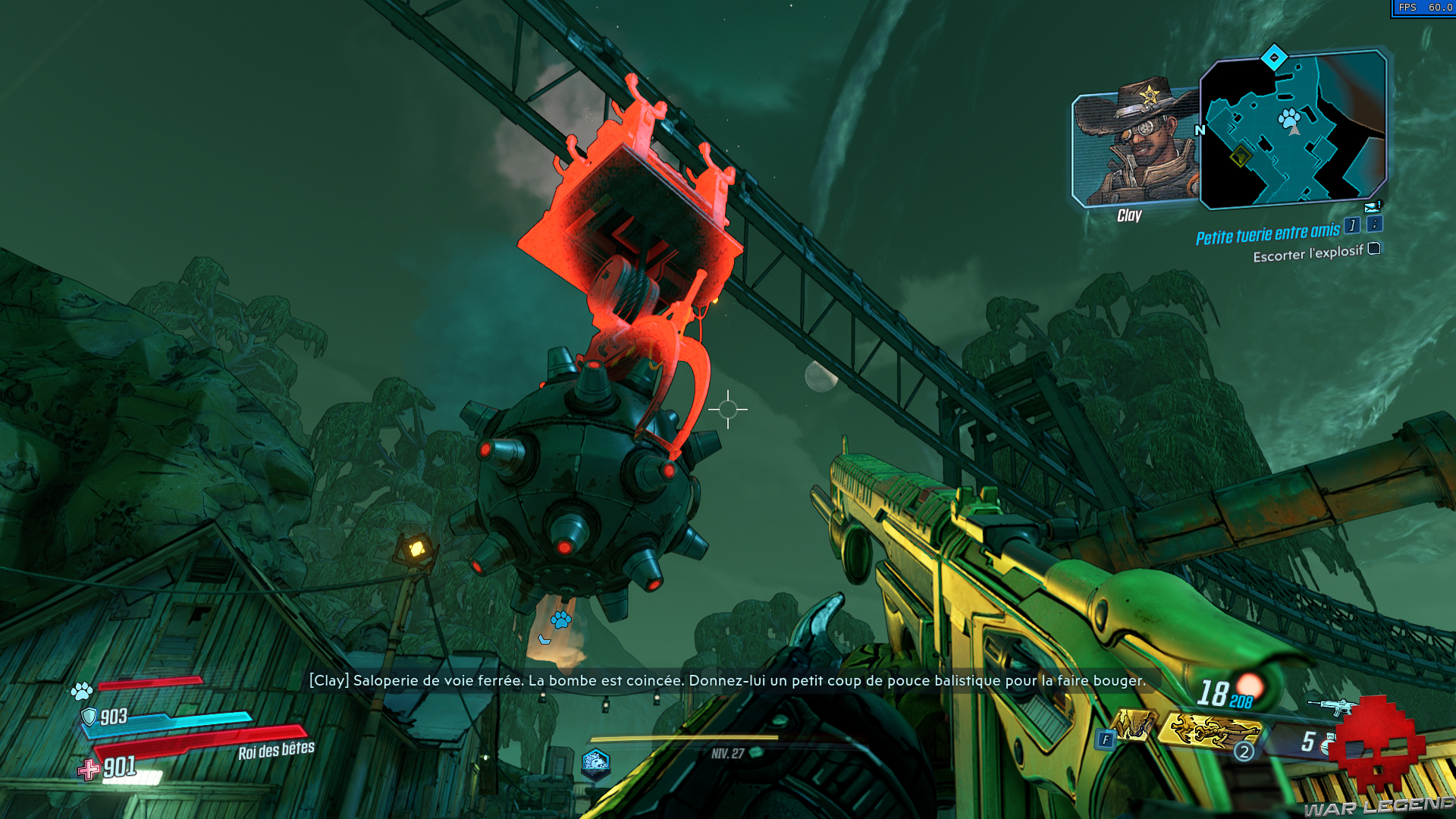Expand the waypoint diamond above the minimap
This screenshot has height=819, width=1456.
click(x=1274, y=58)
